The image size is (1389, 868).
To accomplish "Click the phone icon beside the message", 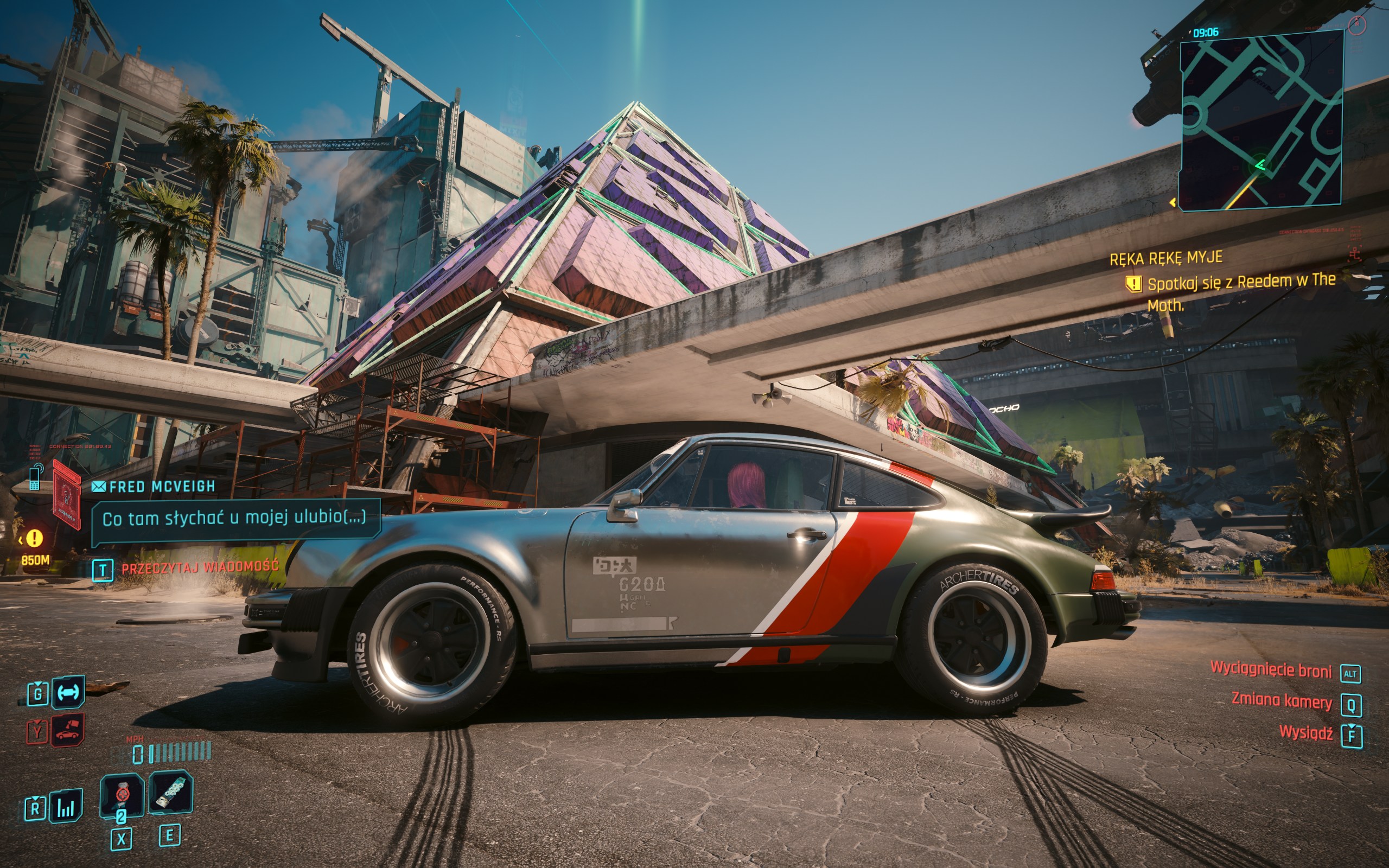I will (x=35, y=477).
